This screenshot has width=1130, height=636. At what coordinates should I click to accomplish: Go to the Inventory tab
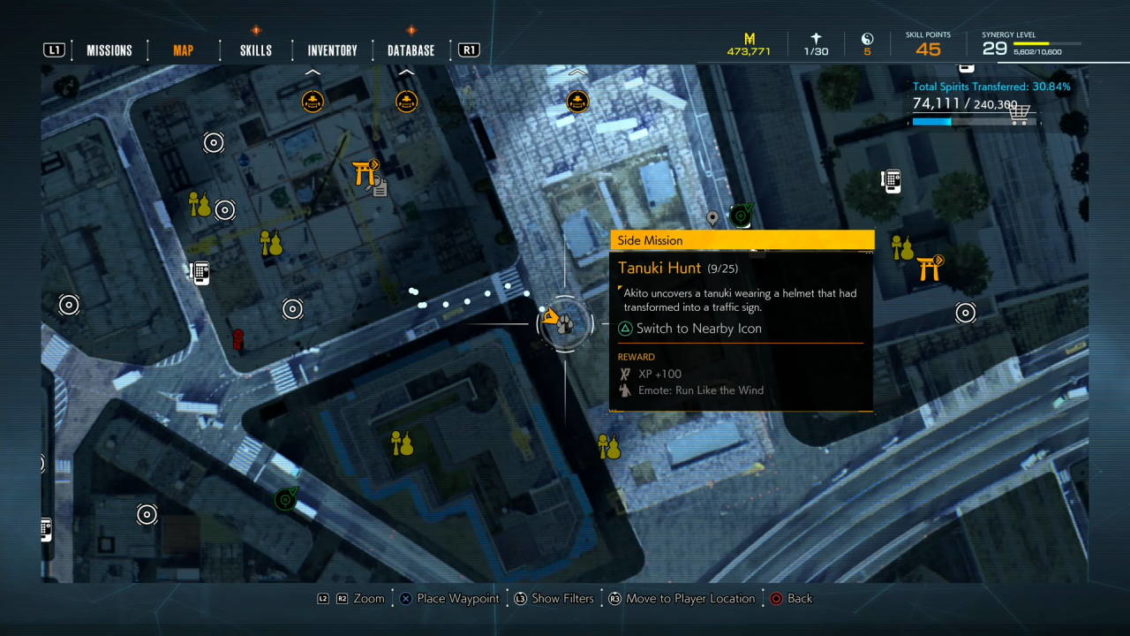click(x=332, y=50)
